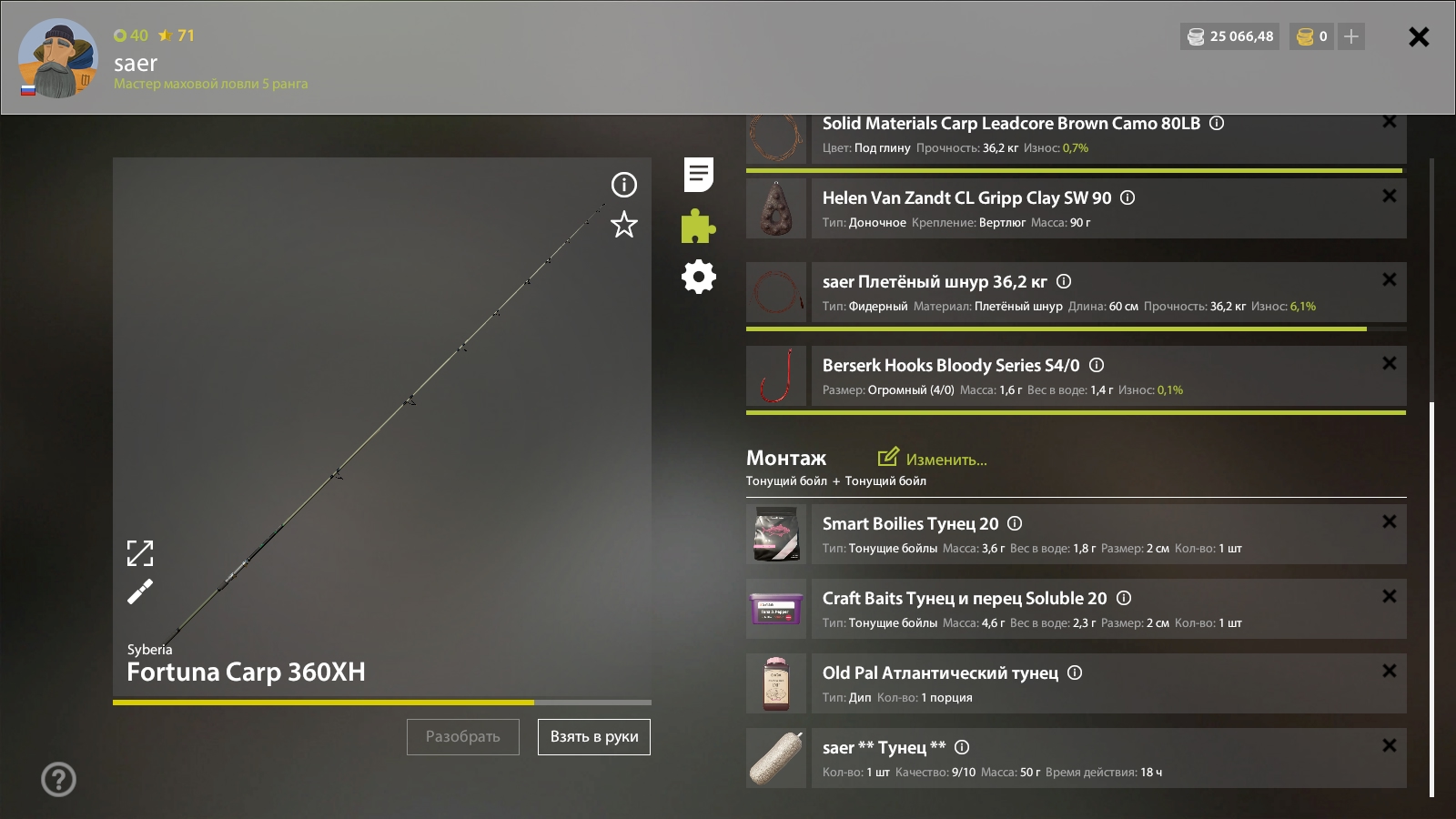Remove the saer ** Тунец ** item

pos(1389,745)
